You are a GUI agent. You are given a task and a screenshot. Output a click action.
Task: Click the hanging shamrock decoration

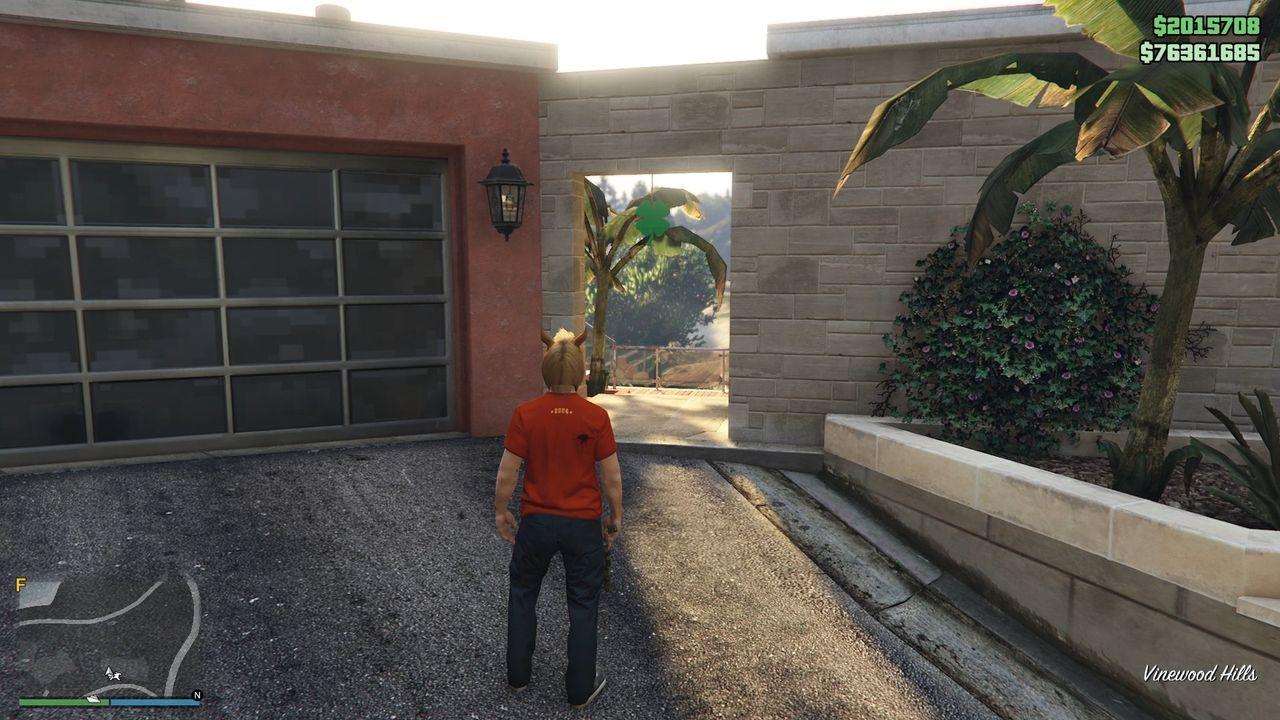[x=652, y=220]
